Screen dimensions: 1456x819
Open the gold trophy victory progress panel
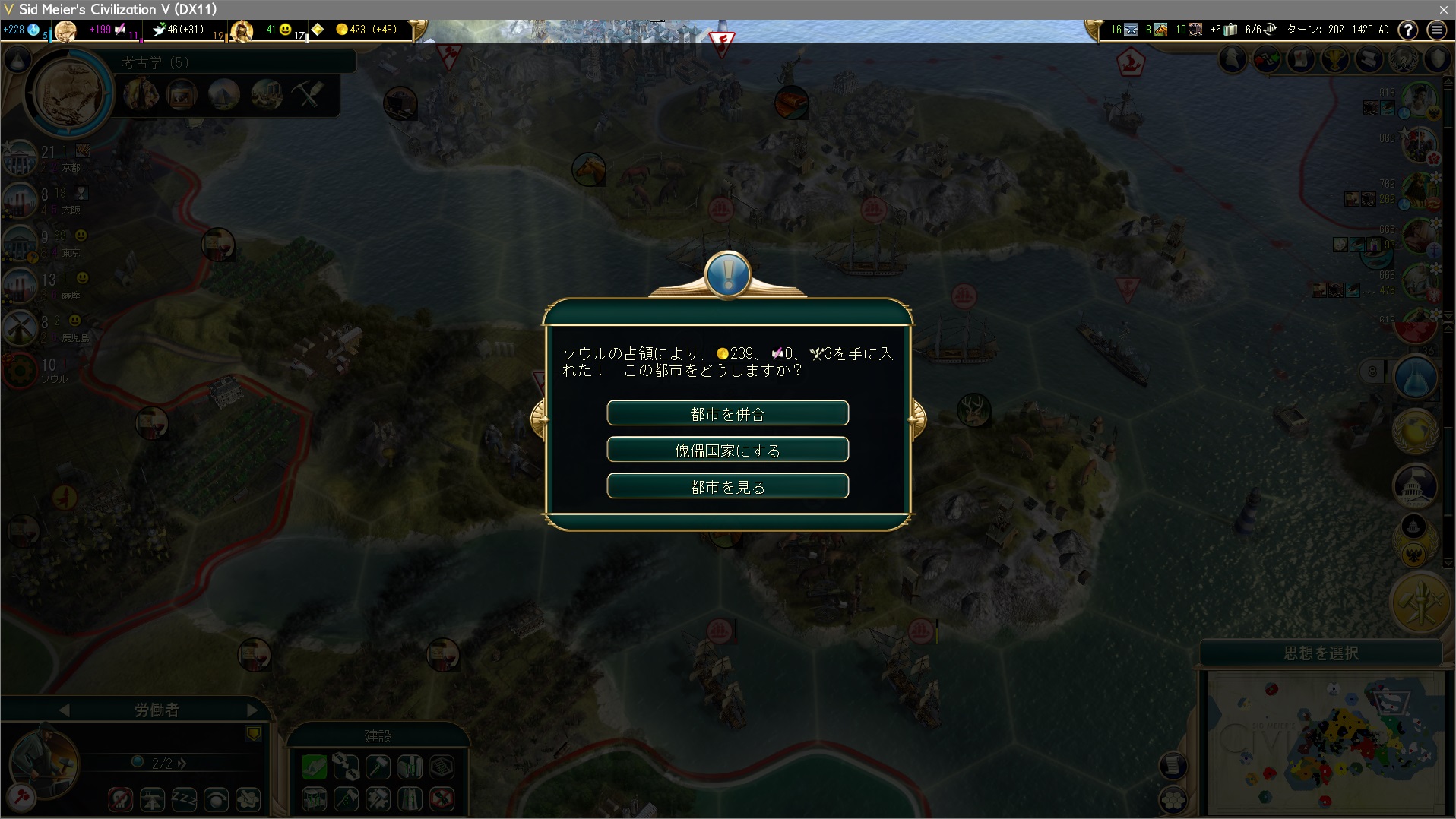click(x=1335, y=58)
